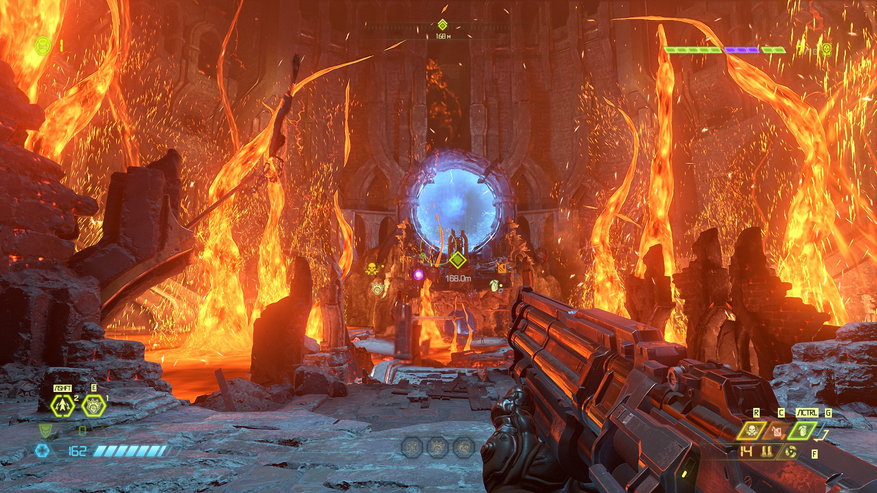Select the skull Crucible icon
This screenshot has height=493, width=877.
(751, 430)
